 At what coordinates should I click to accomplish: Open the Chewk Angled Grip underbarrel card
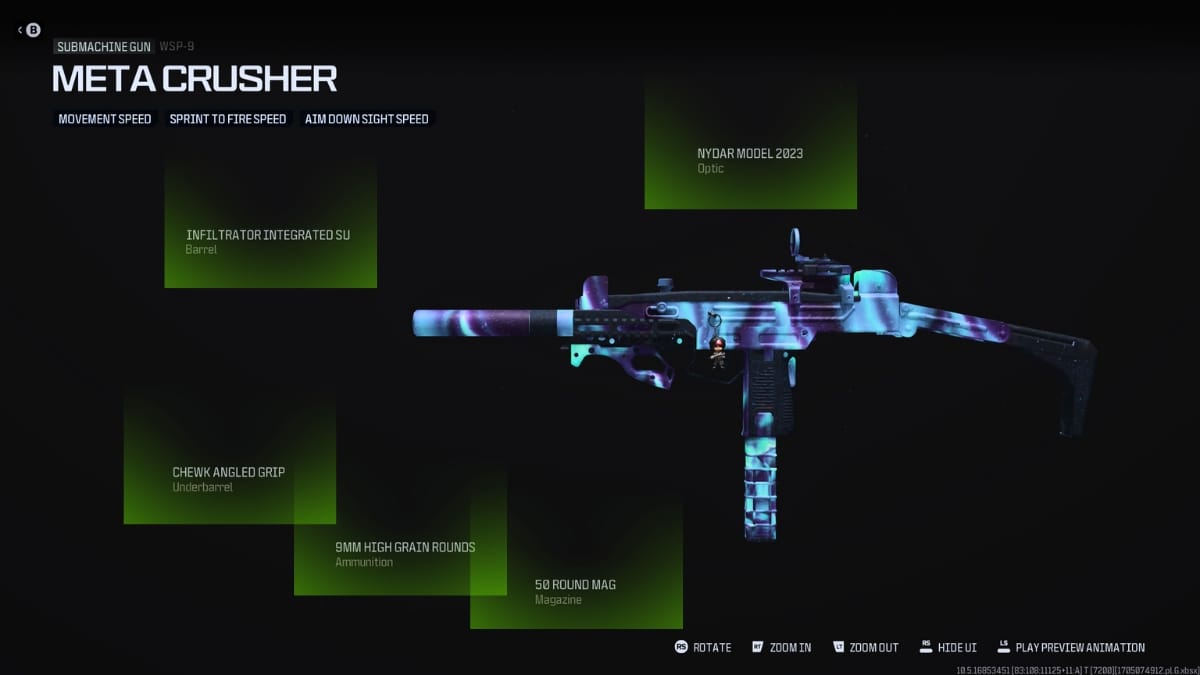(229, 478)
